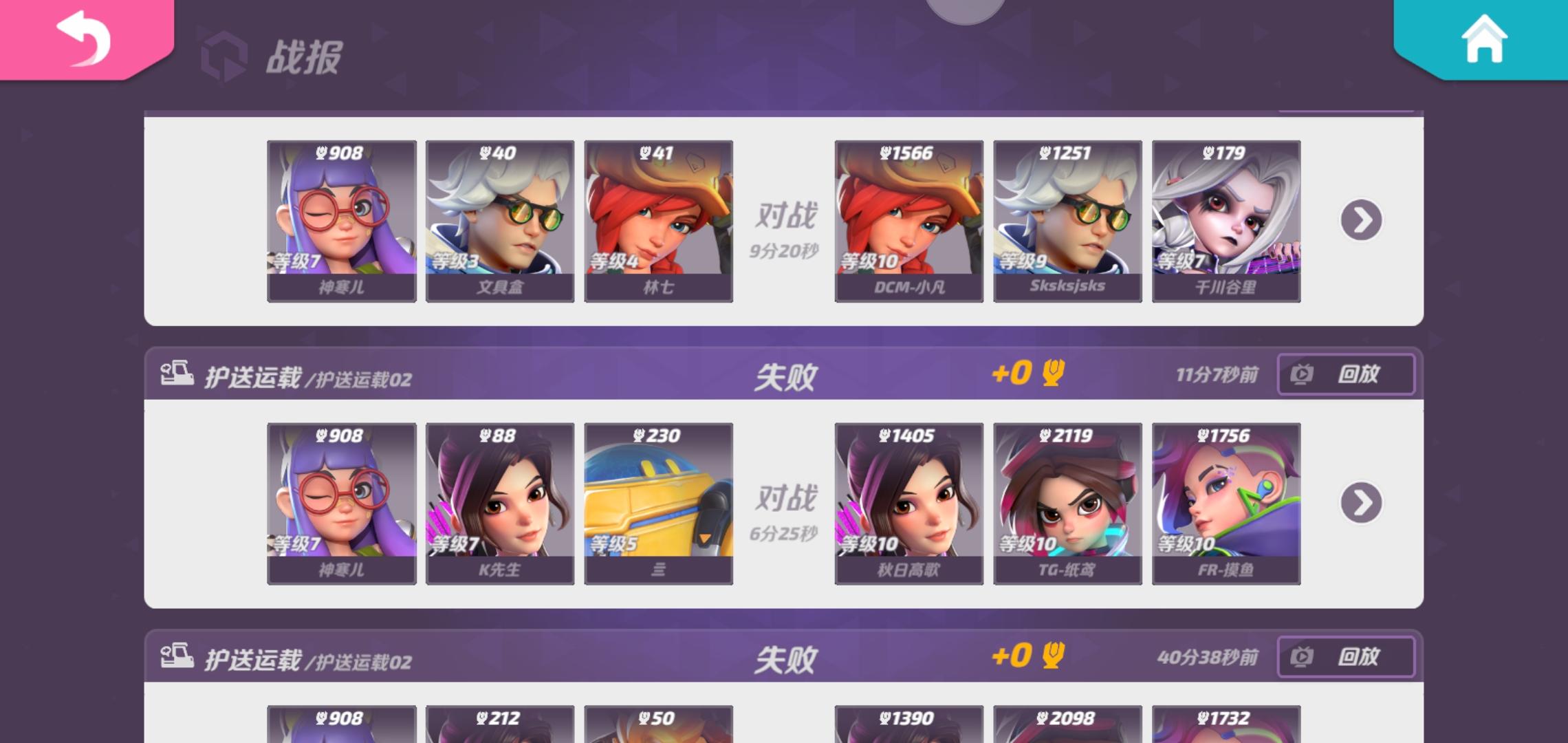Click the trophy icon above 神寒儿's 908 score
Image resolution: width=1568 pixels, height=743 pixels.
coord(323,153)
